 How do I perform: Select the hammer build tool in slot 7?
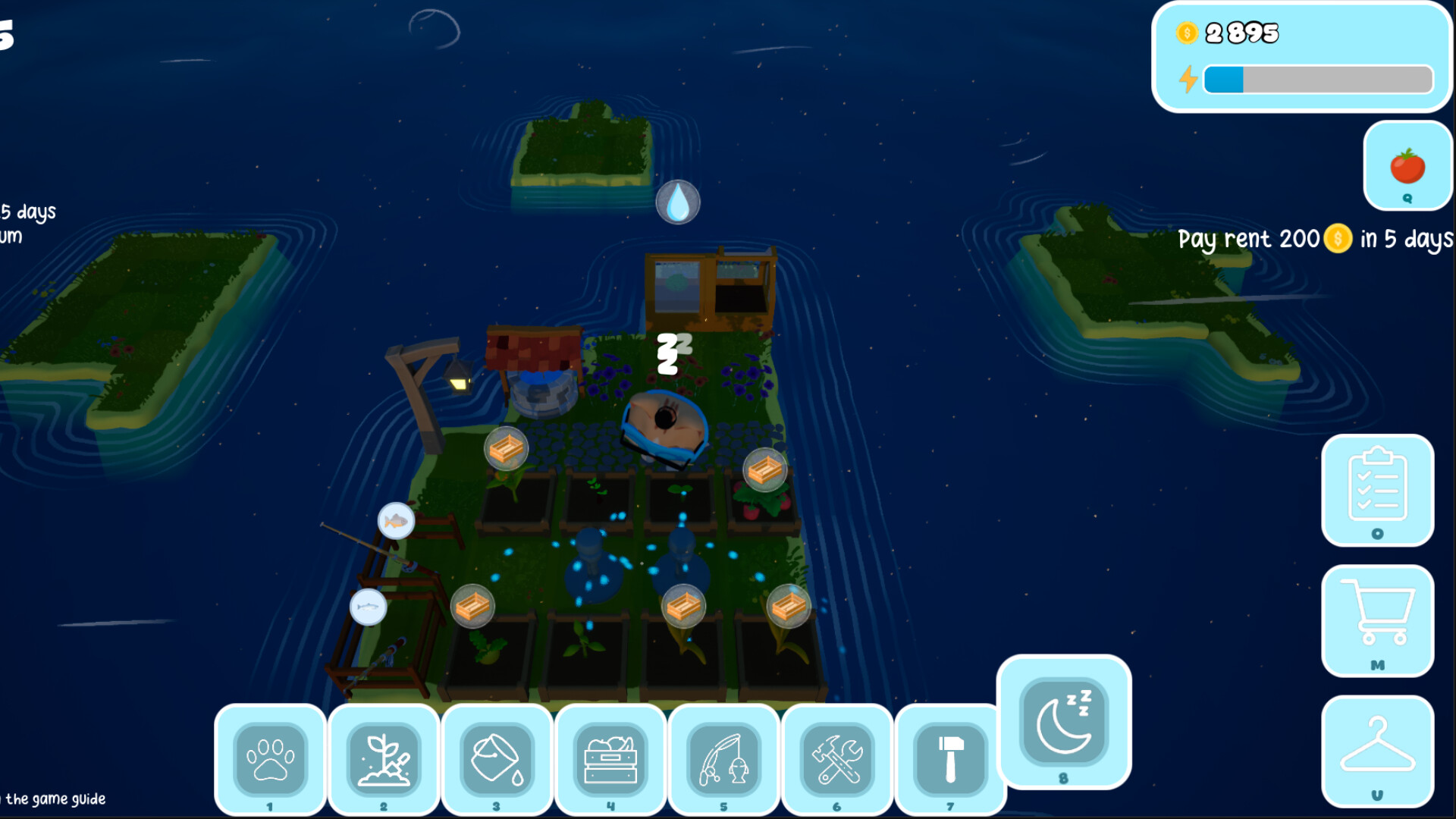950,761
